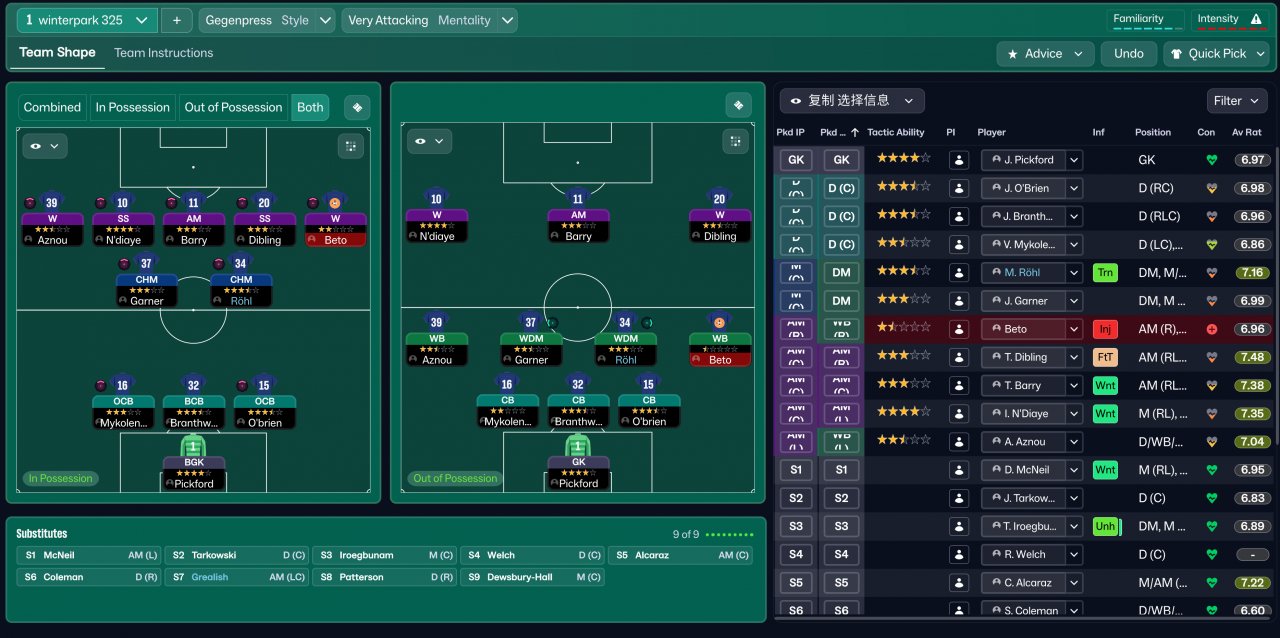
Task: Add a new tactic with the plus button
Action: [x=176, y=20]
